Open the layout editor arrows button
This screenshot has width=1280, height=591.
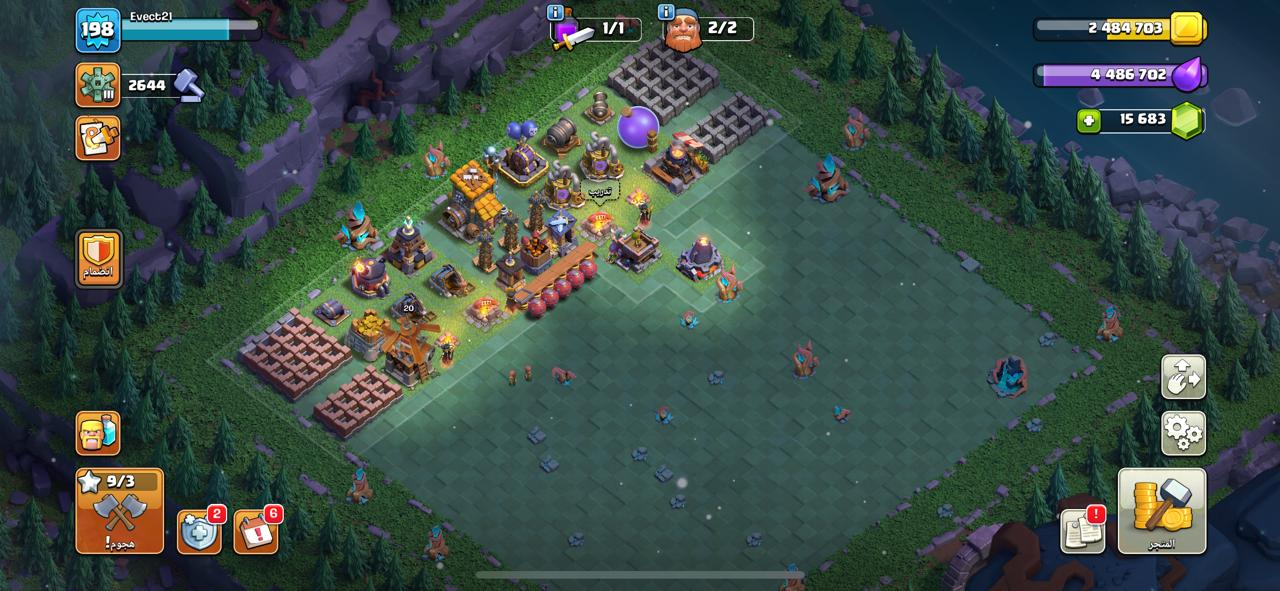pos(1183,377)
